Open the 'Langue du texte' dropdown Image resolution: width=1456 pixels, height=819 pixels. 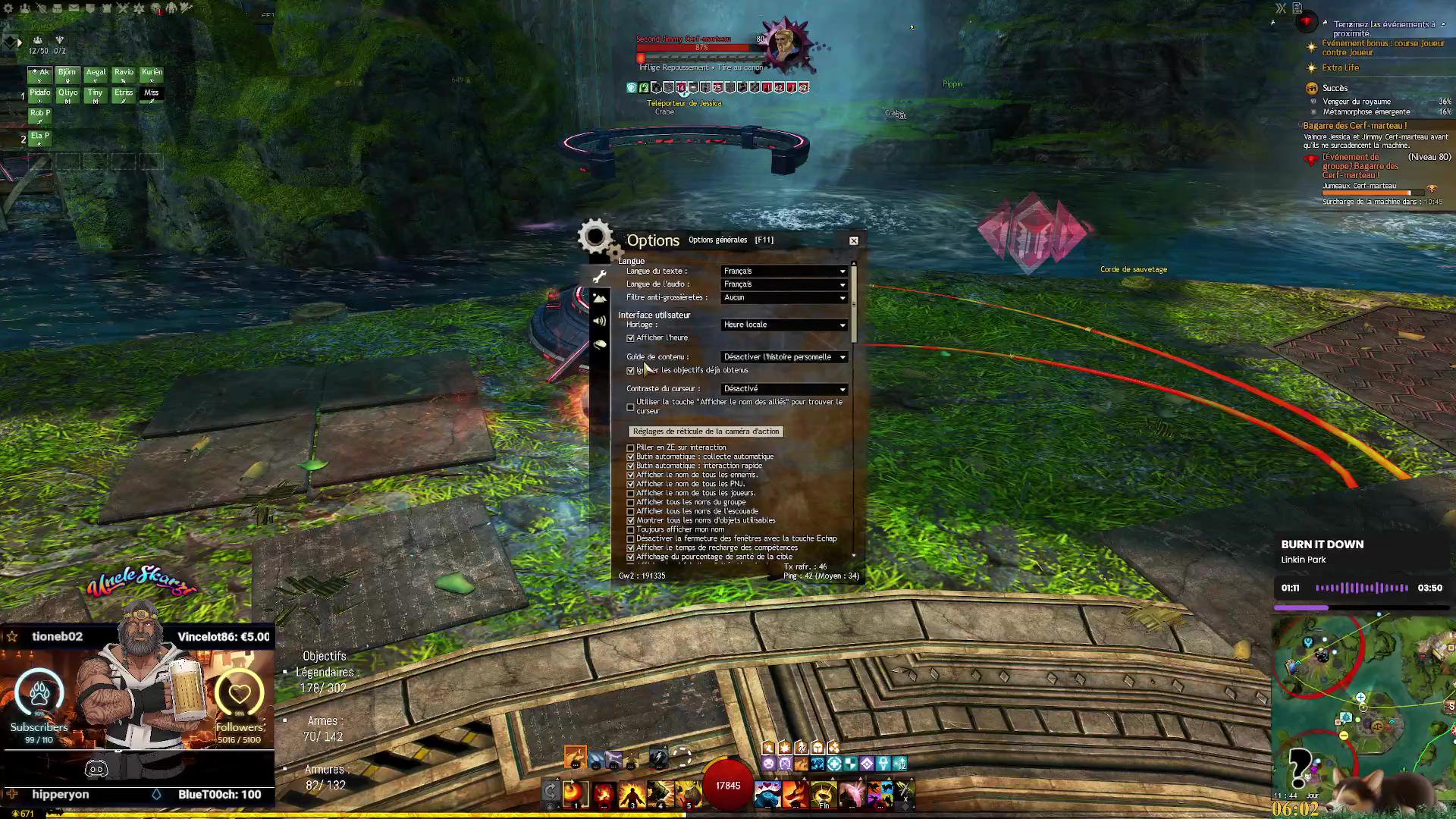784,271
